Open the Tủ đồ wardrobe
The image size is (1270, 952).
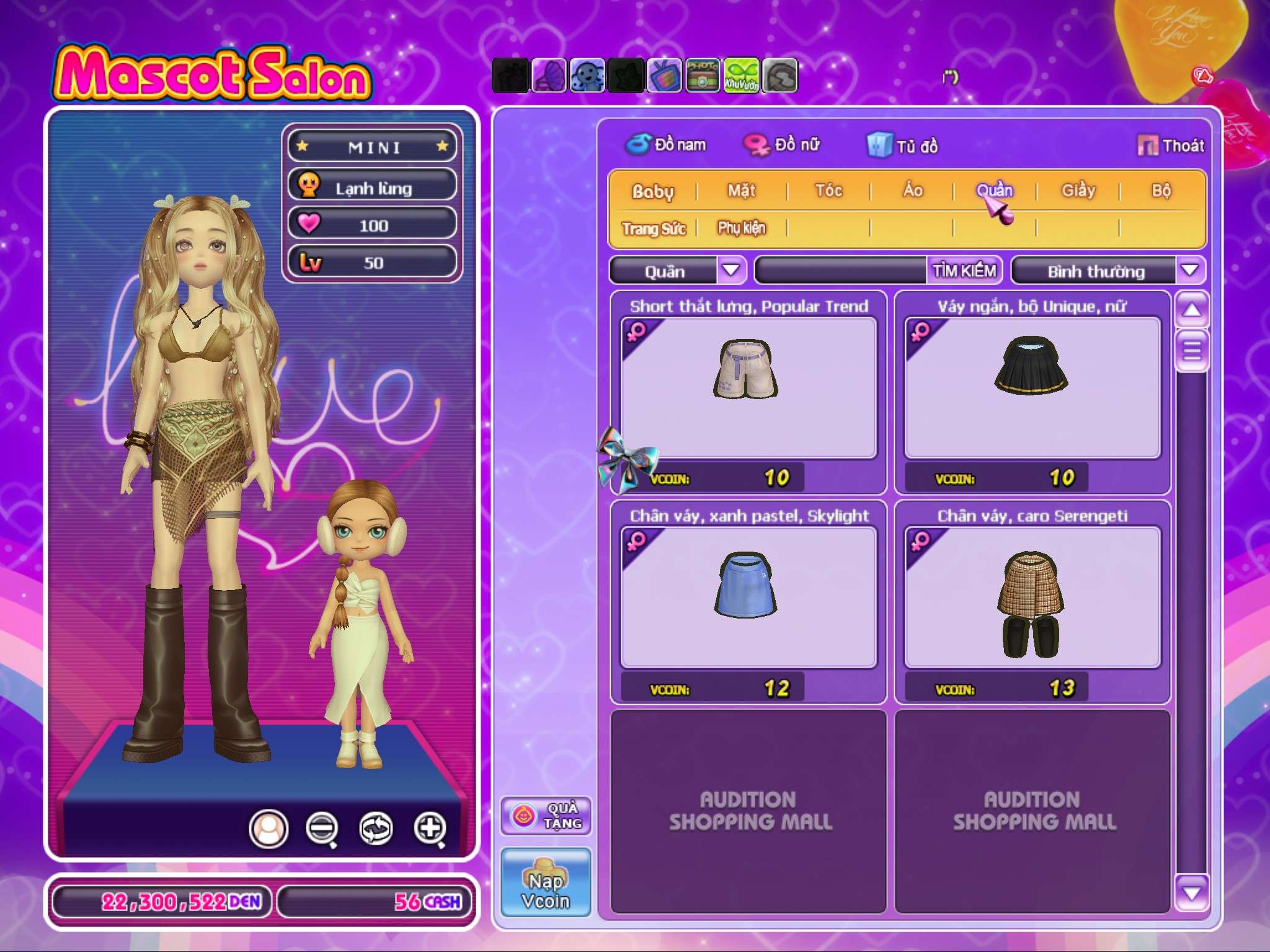[903, 146]
